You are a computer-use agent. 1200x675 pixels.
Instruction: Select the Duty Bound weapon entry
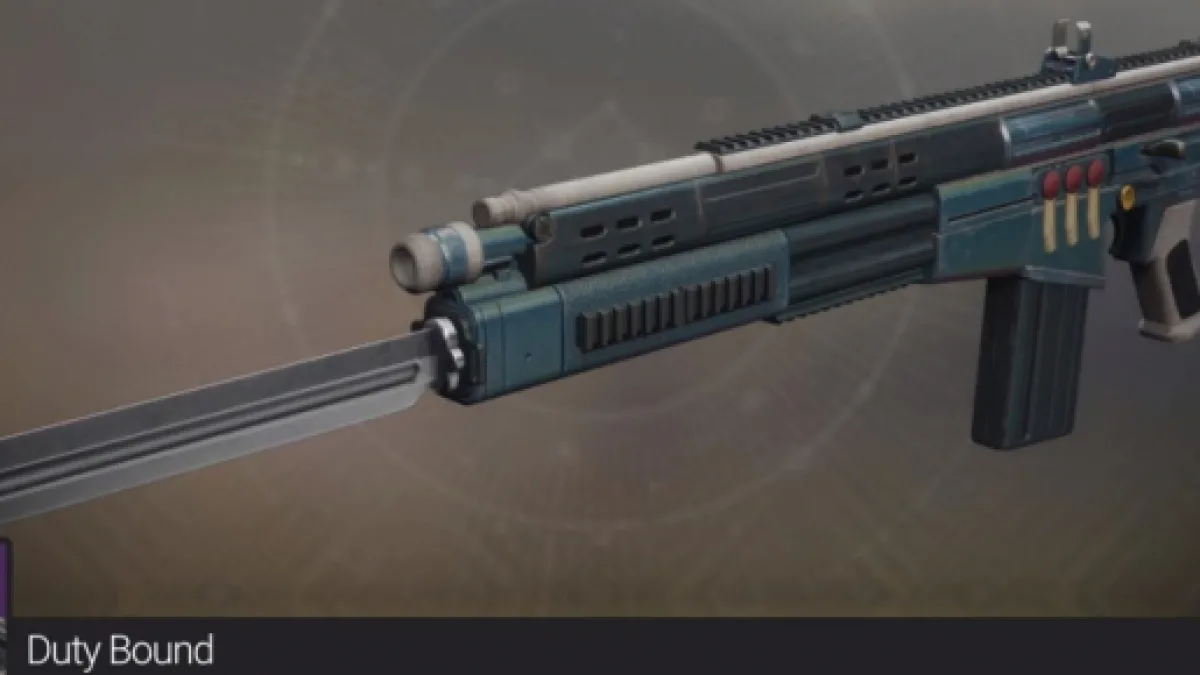pyautogui.click(x=120, y=651)
